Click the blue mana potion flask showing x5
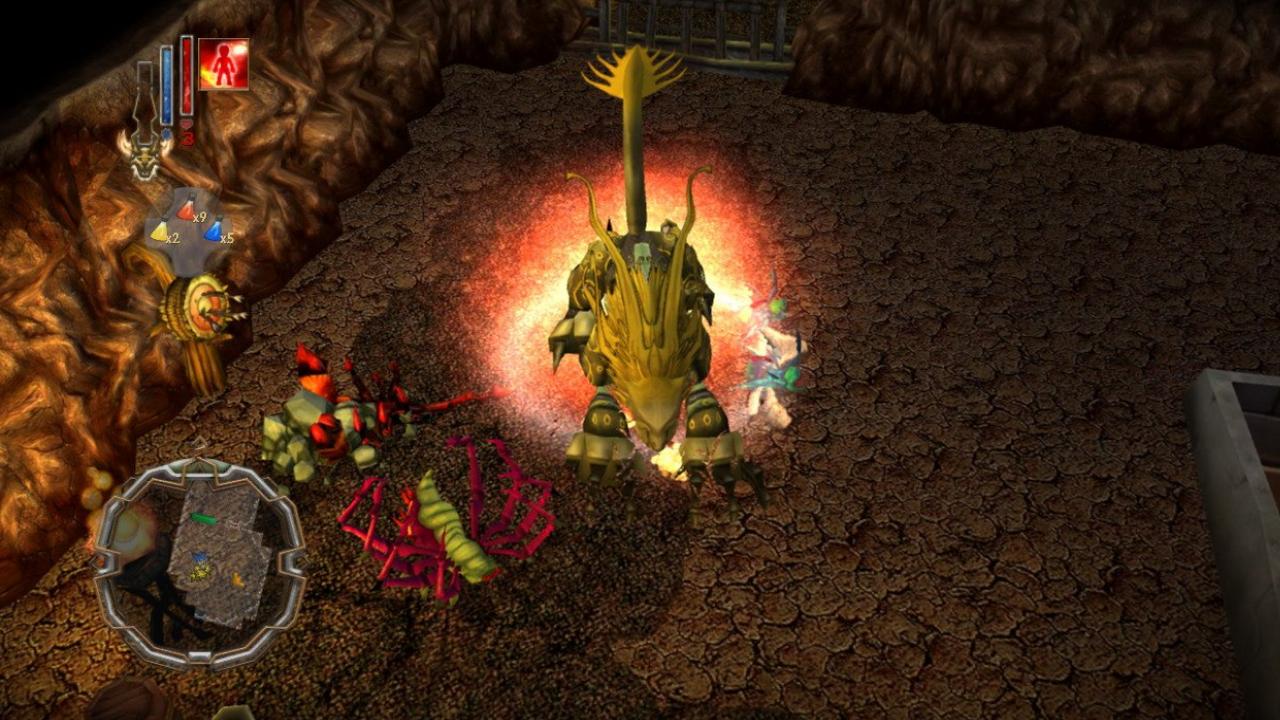The width and height of the screenshot is (1280, 720). click(212, 232)
